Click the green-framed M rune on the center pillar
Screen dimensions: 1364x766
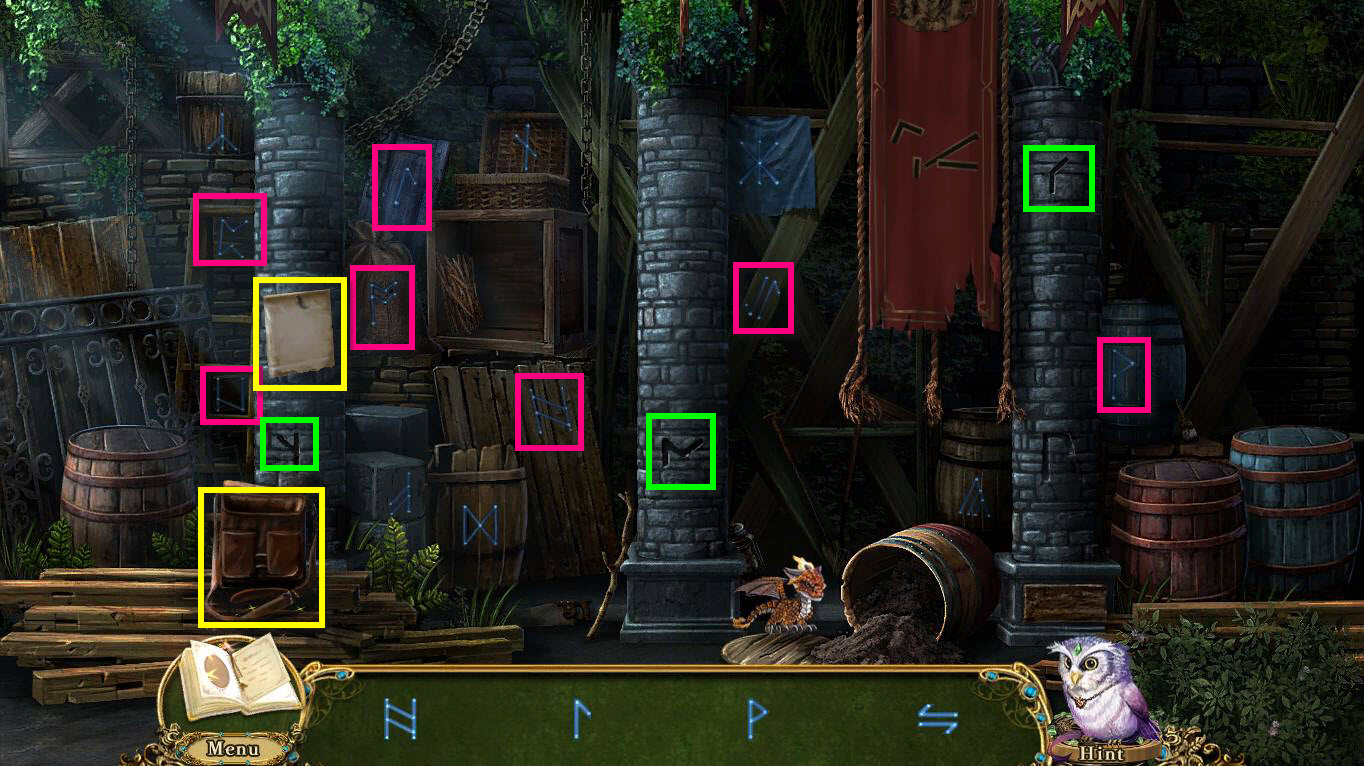coord(681,451)
